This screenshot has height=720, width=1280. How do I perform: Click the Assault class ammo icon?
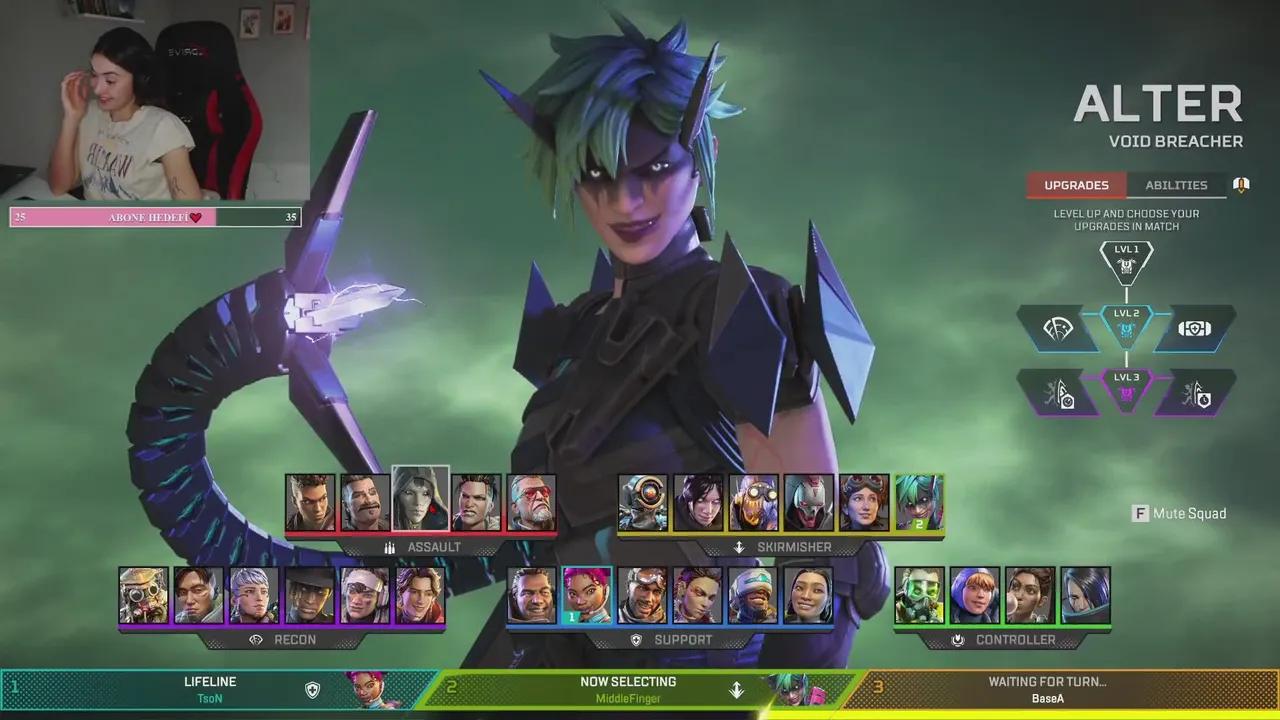(x=389, y=547)
